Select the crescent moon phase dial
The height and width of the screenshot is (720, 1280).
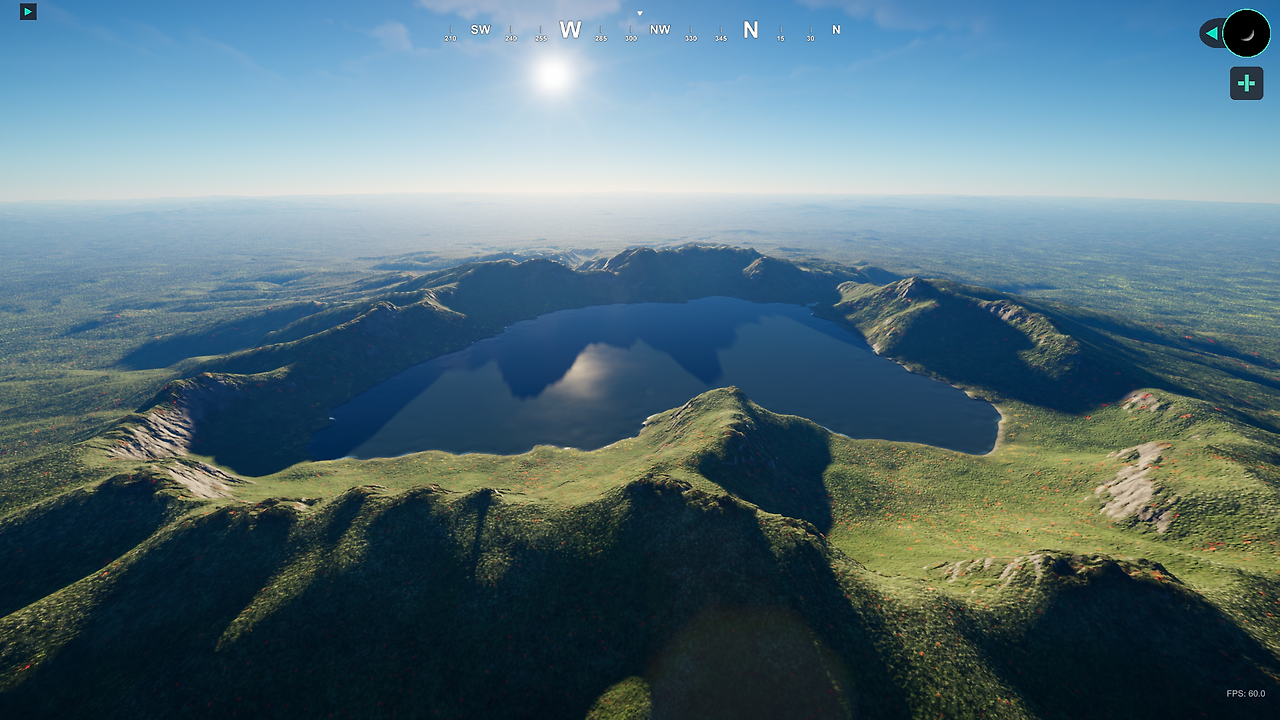coord(1246,33)
